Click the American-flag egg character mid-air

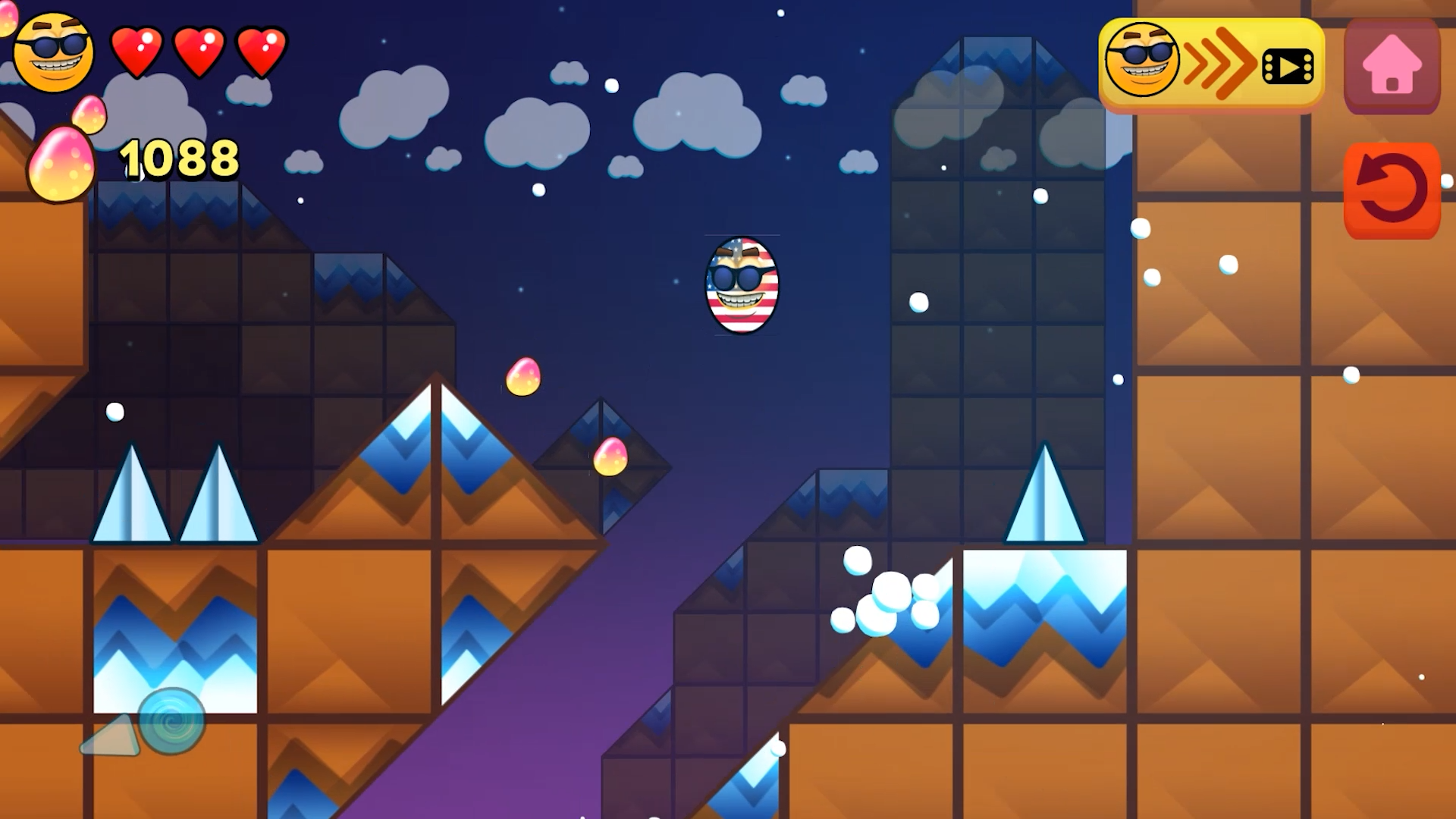(741, 287)
